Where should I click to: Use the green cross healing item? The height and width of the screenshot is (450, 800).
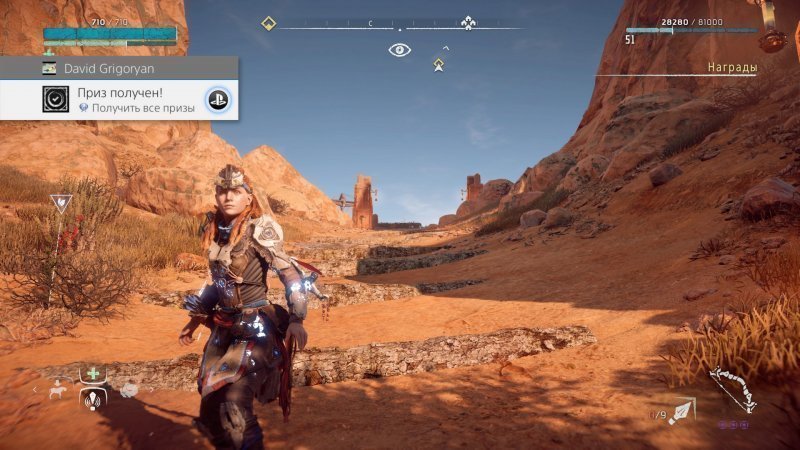[x=93, y=375]
